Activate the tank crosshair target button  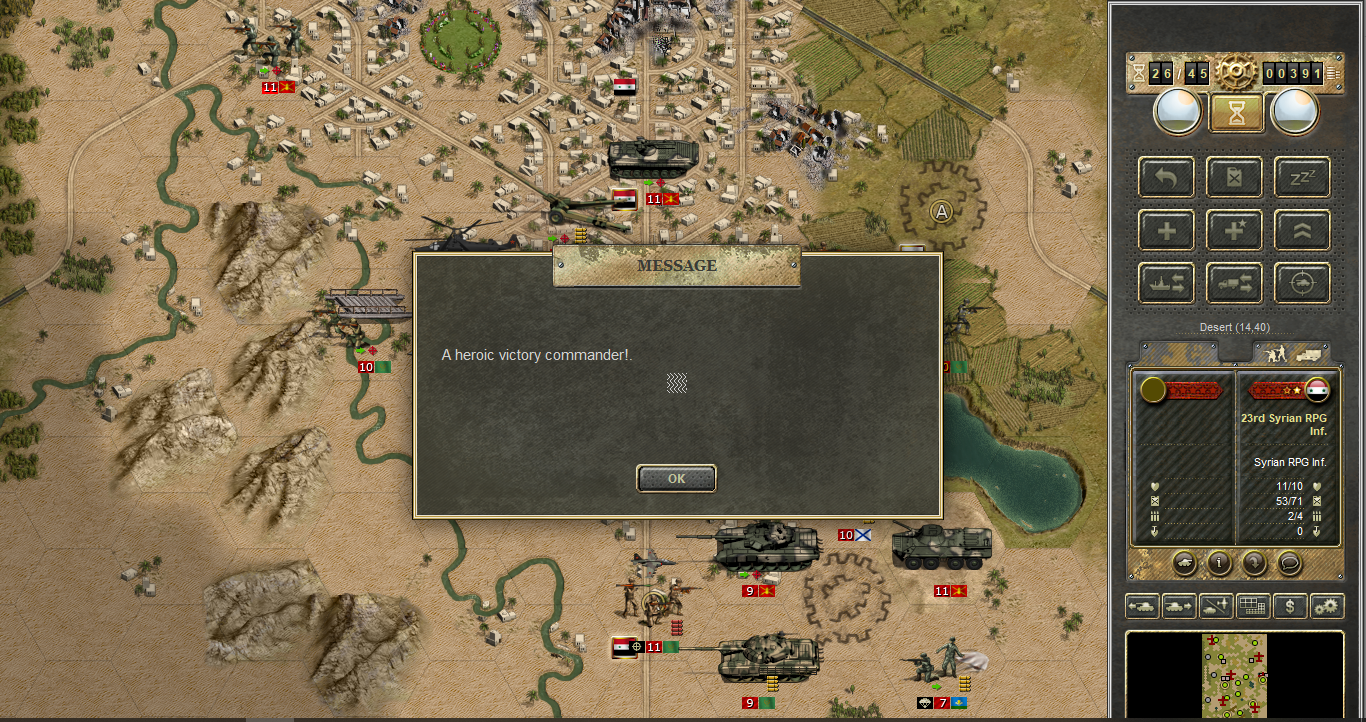(x=1302, y=284)
